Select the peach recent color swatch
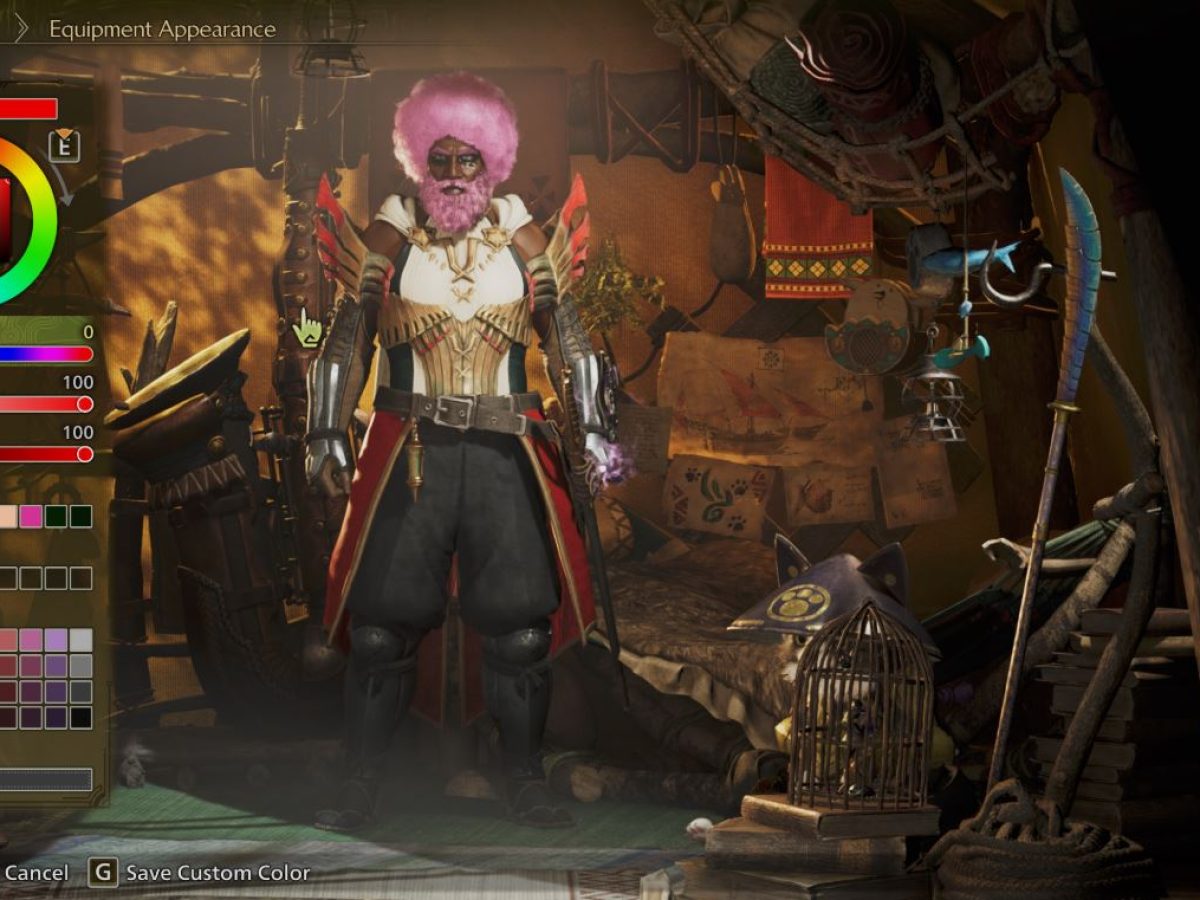The image size is (1200, 900). (x=8, y=516)
